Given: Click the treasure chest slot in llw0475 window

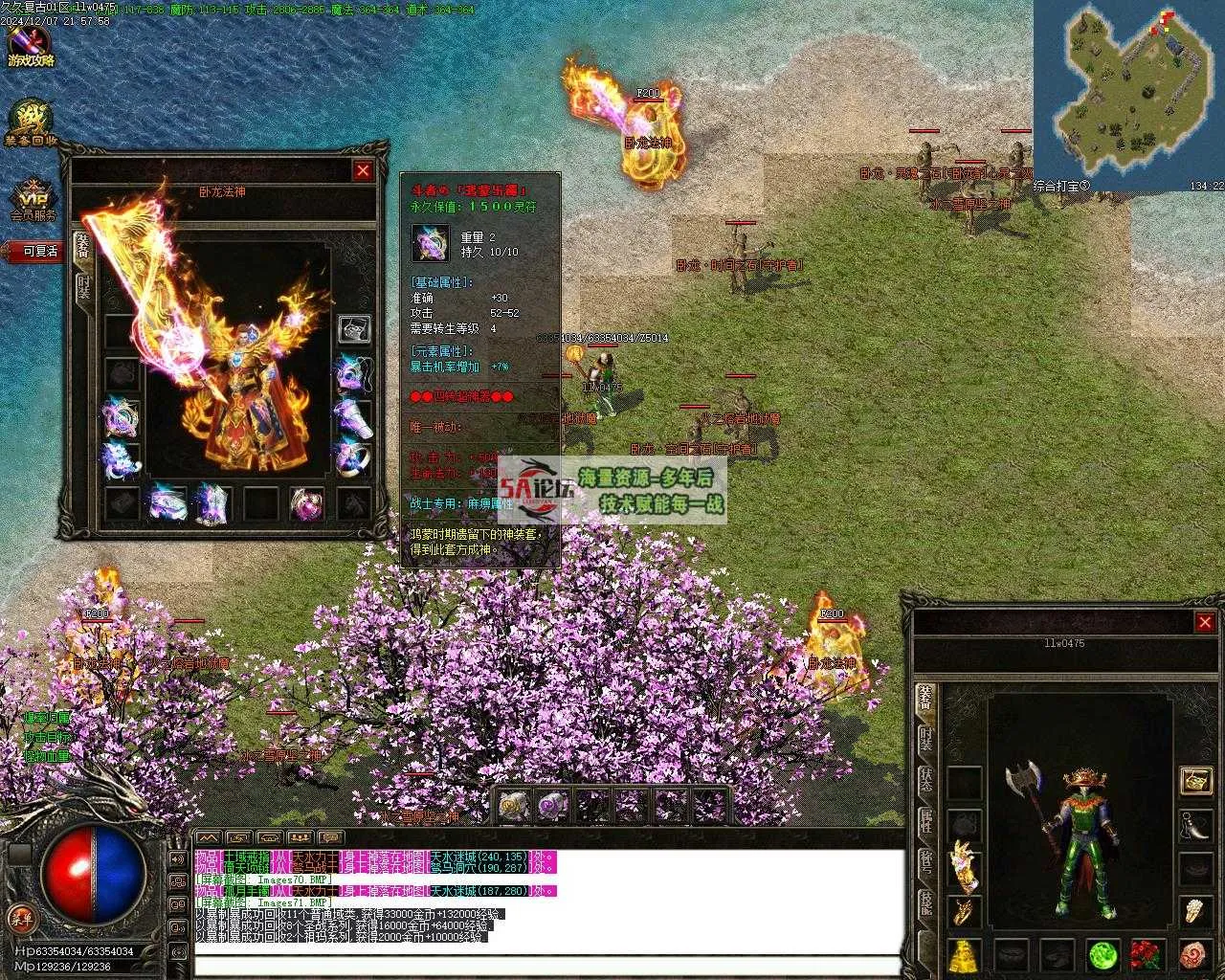Looking at the screenshot, I should coord(1195,780).
